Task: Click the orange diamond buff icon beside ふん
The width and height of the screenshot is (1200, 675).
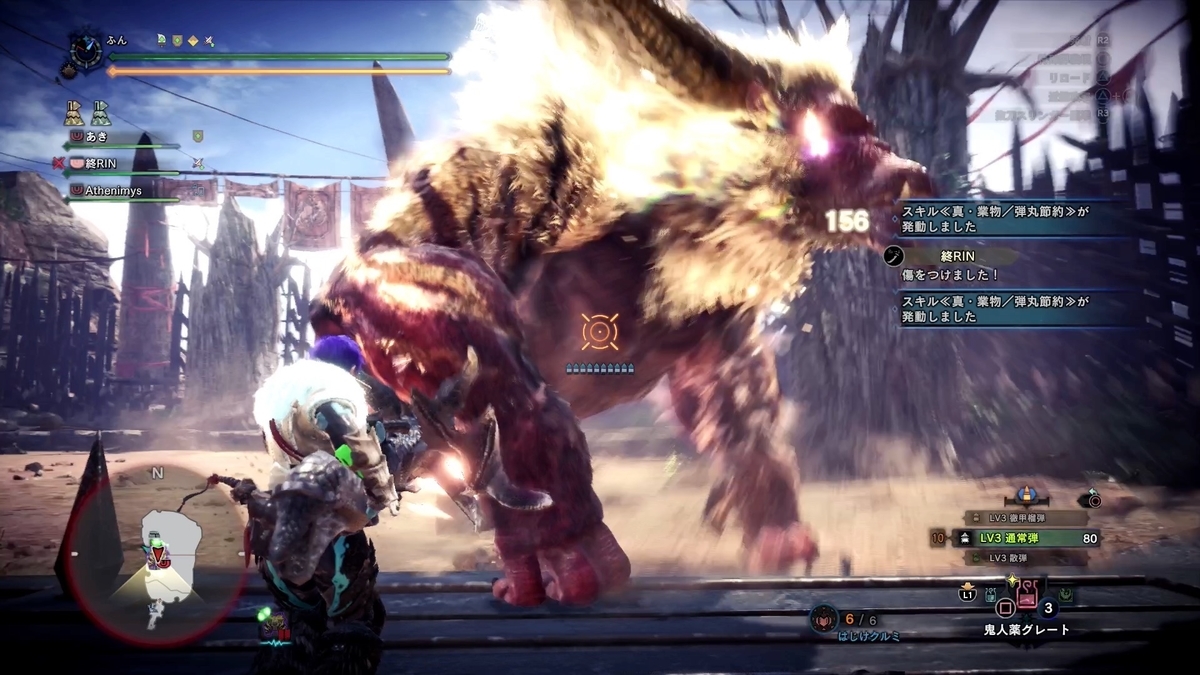Action: (x=192, y=41)
